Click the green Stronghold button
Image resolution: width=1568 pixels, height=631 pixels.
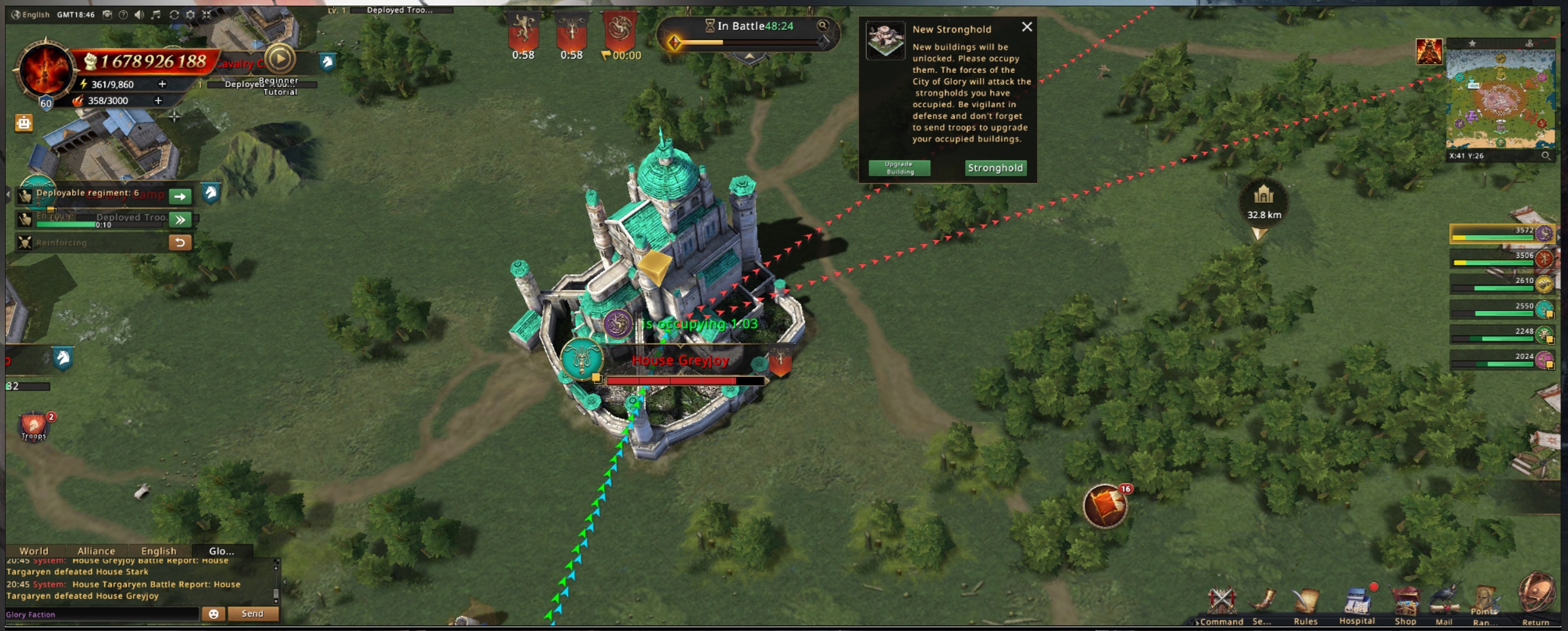pos(995,167)
